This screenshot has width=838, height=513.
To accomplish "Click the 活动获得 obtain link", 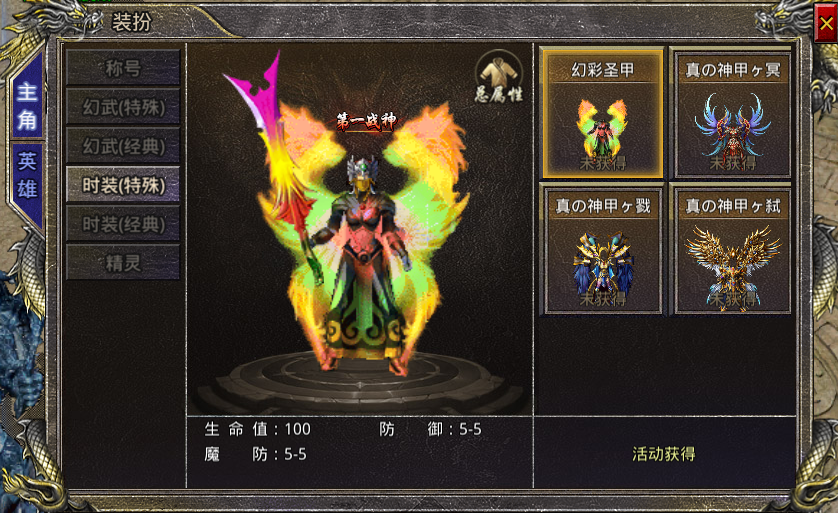I will click(x=663, y=454).
